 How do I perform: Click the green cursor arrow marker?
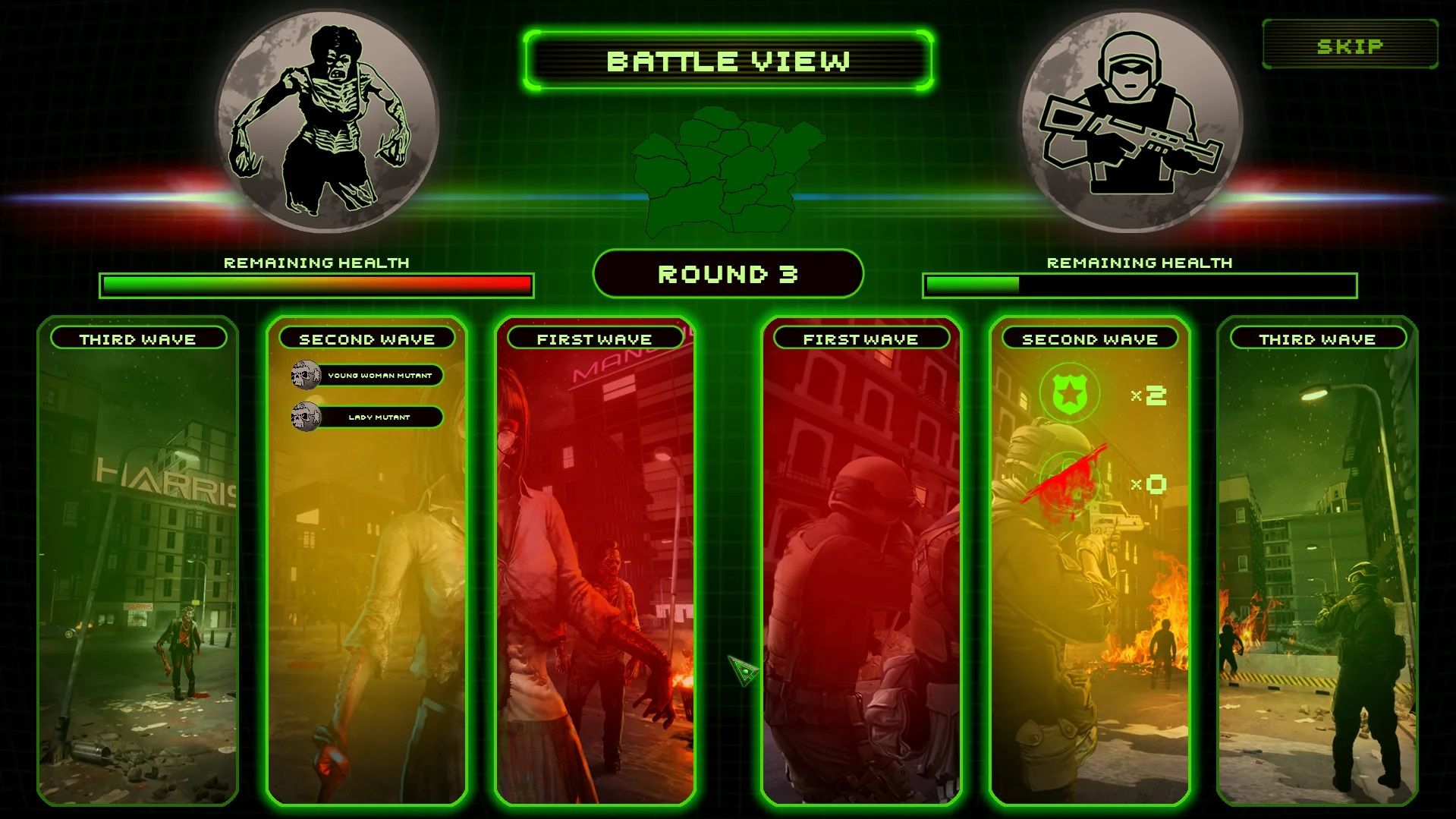click(x=745, y=669)
